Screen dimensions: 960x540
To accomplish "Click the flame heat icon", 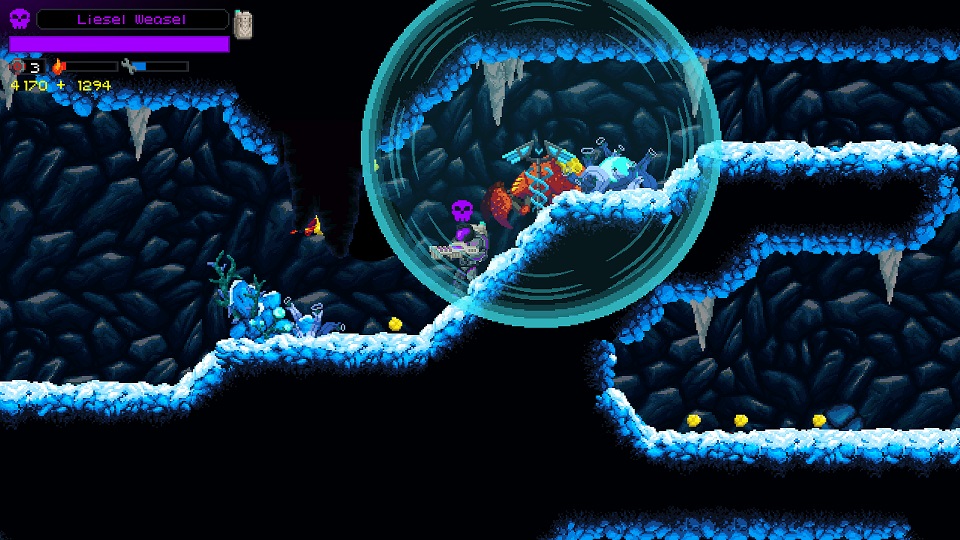I will pyautogui.click(x=58, y=67).
